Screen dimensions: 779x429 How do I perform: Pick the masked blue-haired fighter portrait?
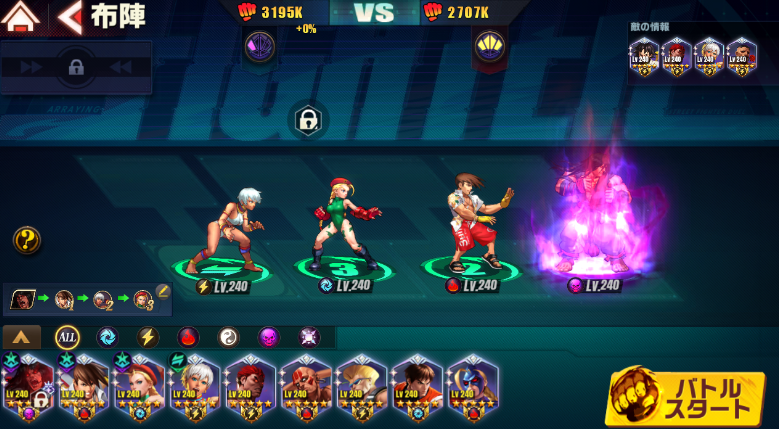[x=472, y=385]
